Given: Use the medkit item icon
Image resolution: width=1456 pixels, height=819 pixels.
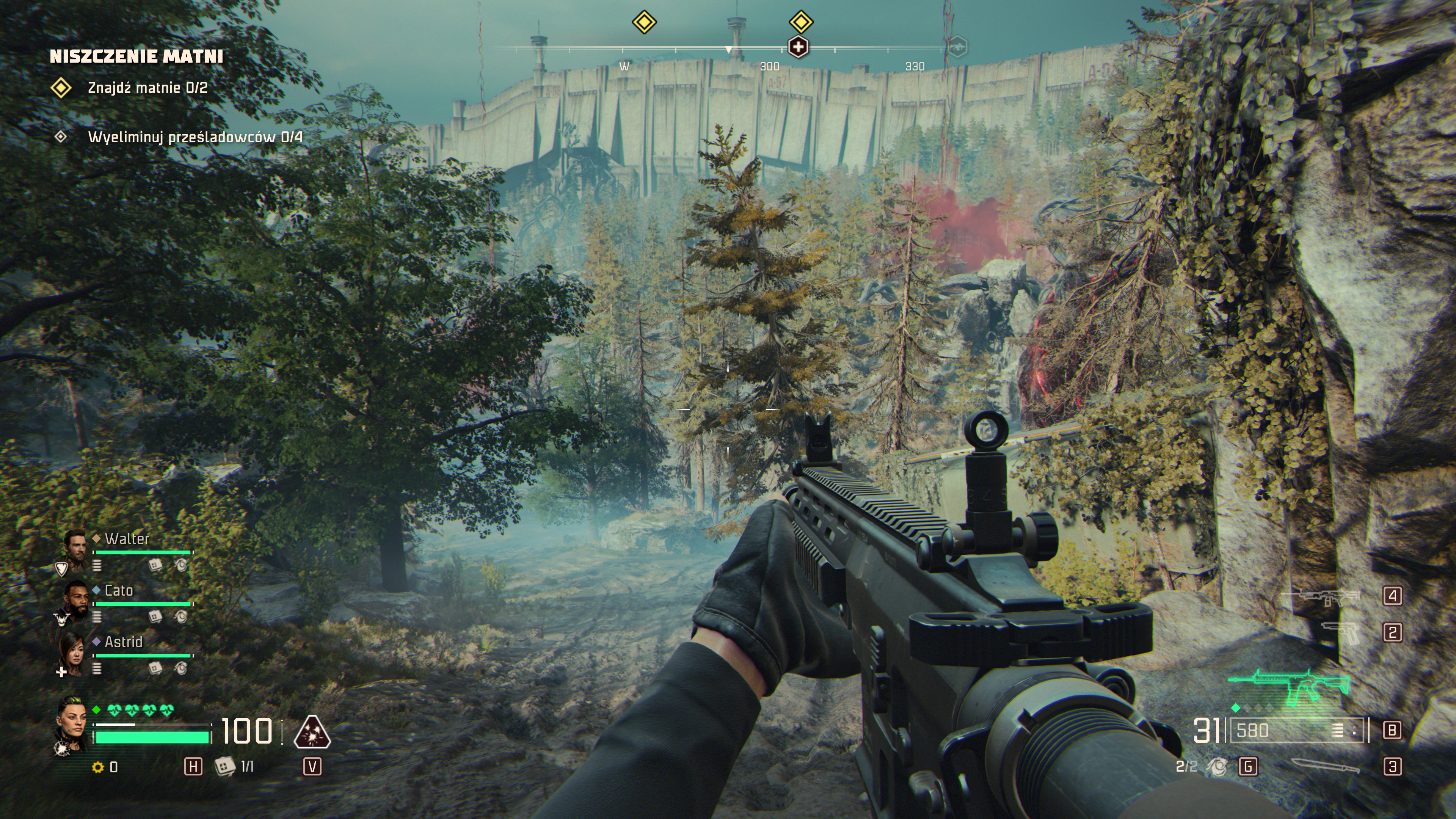Looking at the screenshot, I should (x=224, y=766).
